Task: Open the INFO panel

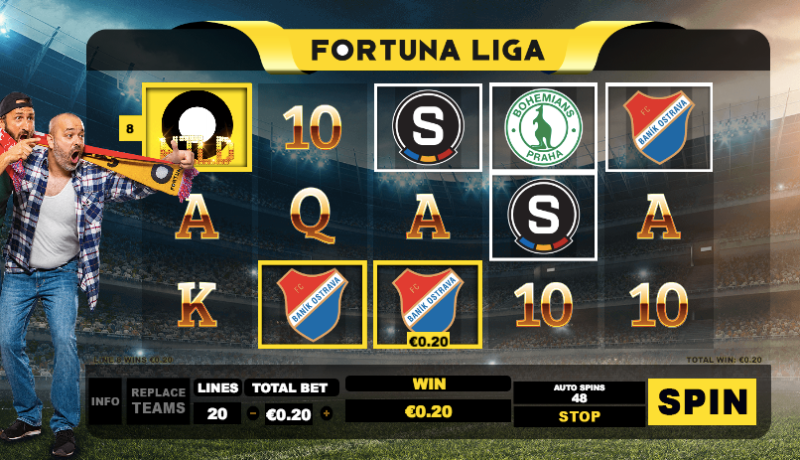Action: 105,402
